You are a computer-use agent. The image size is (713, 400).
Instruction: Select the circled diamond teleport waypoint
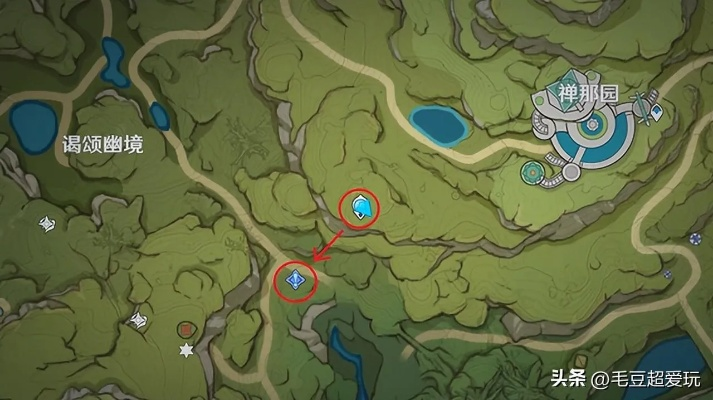click(295, 280)
